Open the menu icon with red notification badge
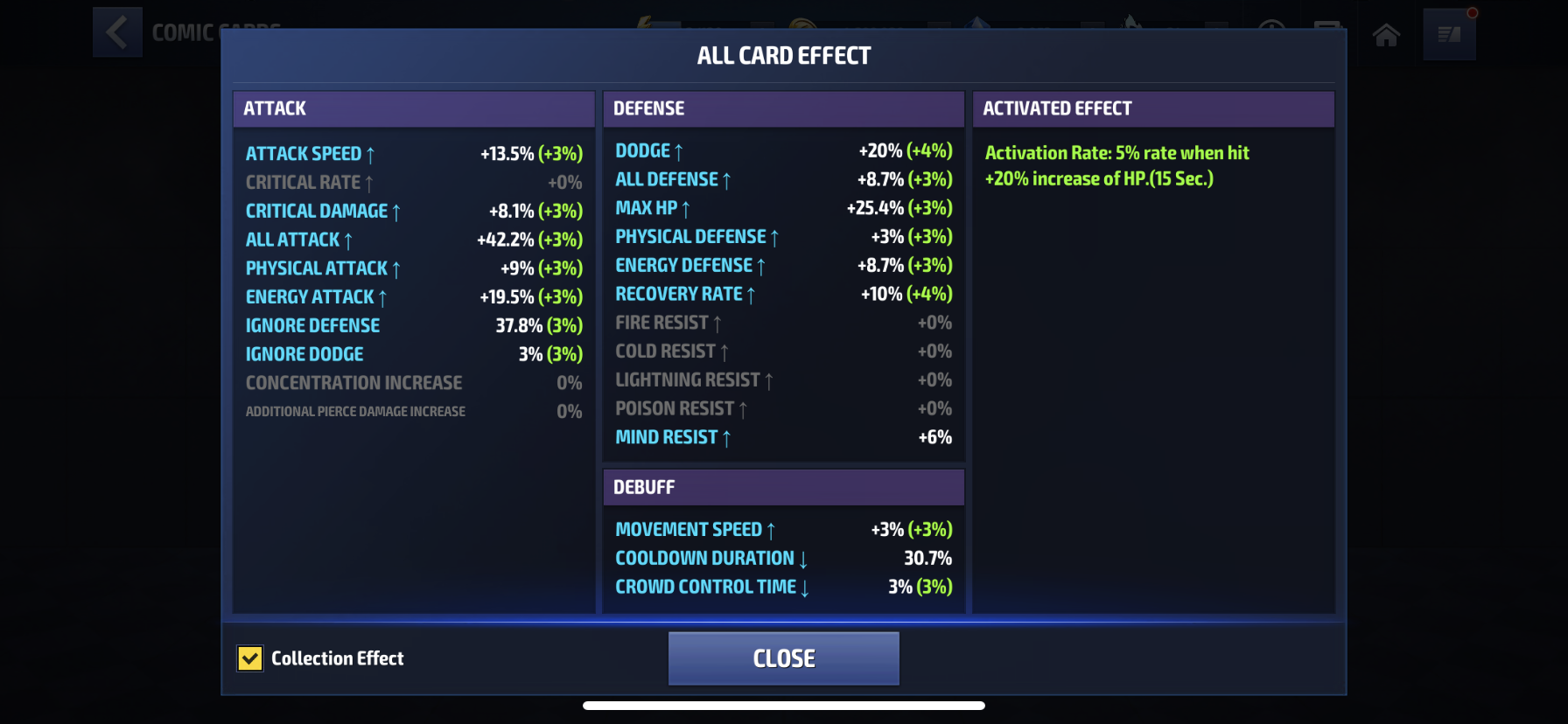The image size is (1568, 724). [1450, 35]
